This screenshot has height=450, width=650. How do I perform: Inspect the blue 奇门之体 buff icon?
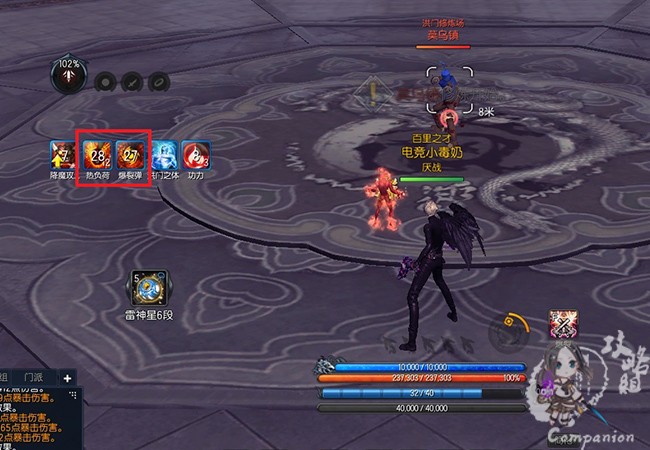[165, 154]
